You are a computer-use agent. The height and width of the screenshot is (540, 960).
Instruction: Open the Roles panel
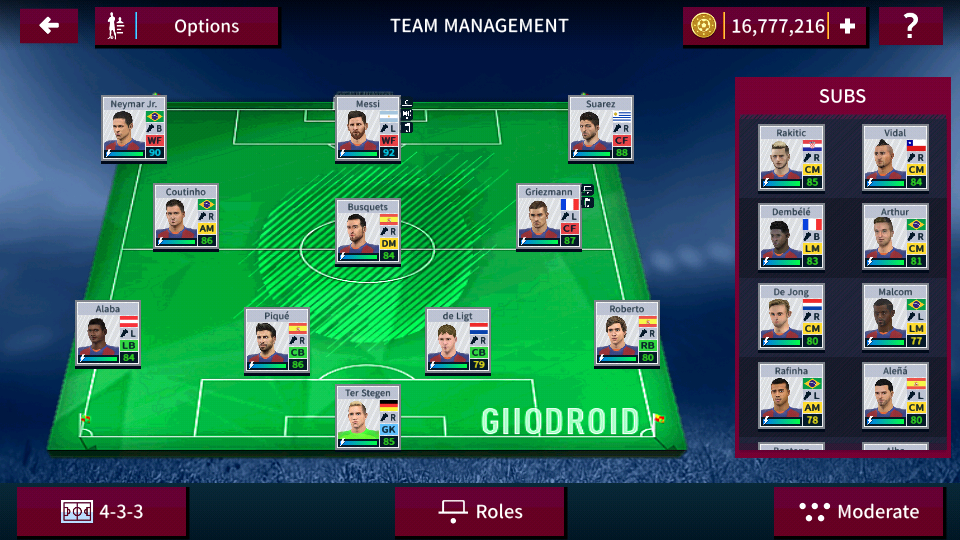point(480,512)
